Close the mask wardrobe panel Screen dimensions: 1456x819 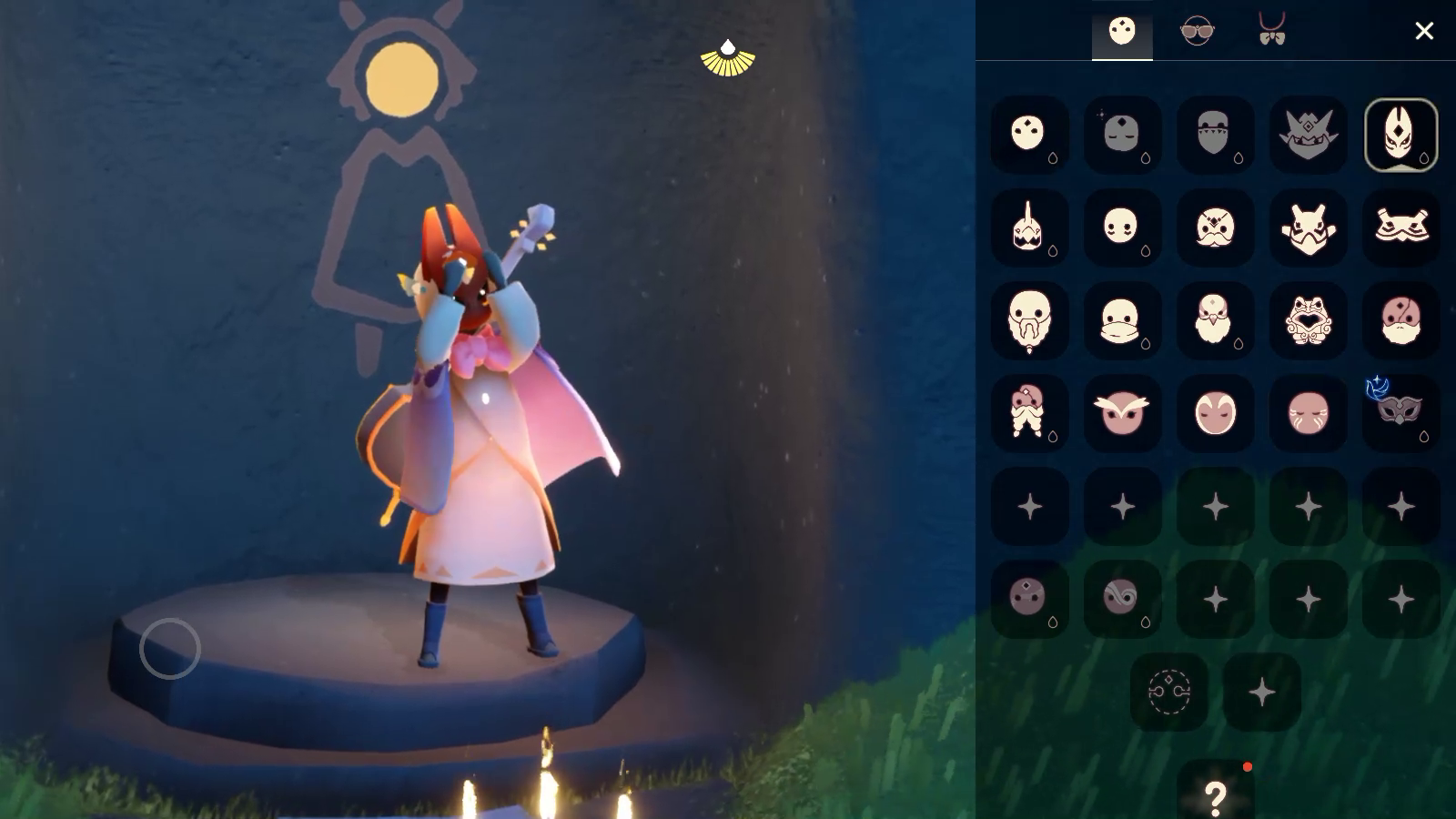point(1424,31)
